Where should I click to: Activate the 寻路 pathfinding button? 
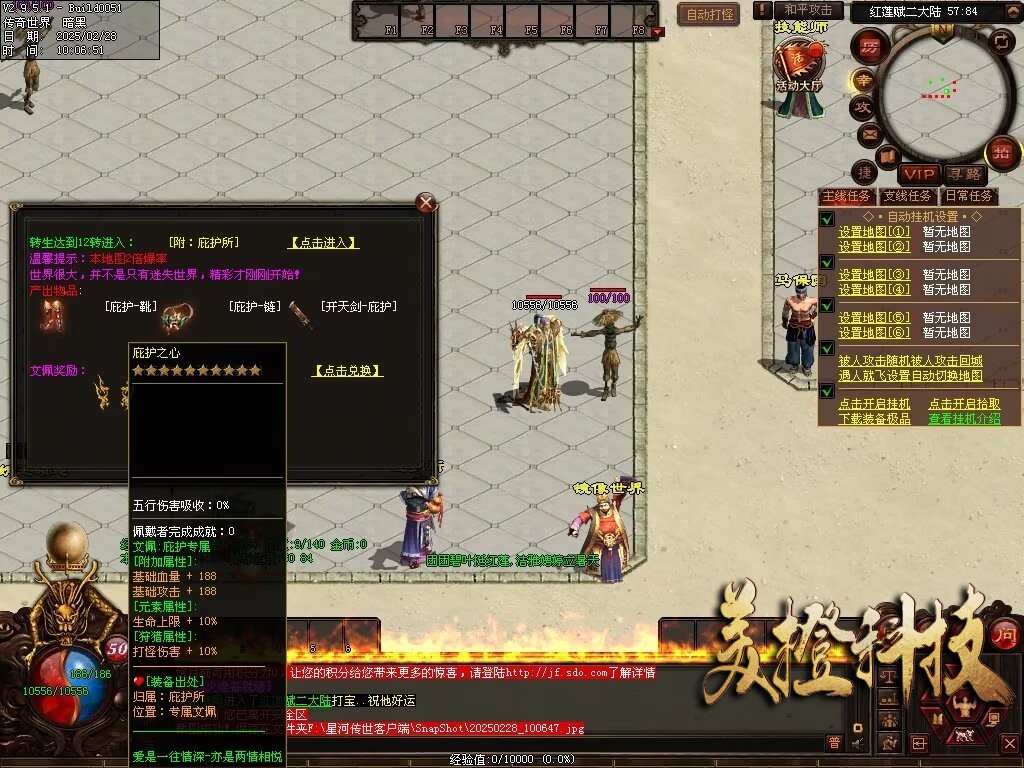click(964, 175)
